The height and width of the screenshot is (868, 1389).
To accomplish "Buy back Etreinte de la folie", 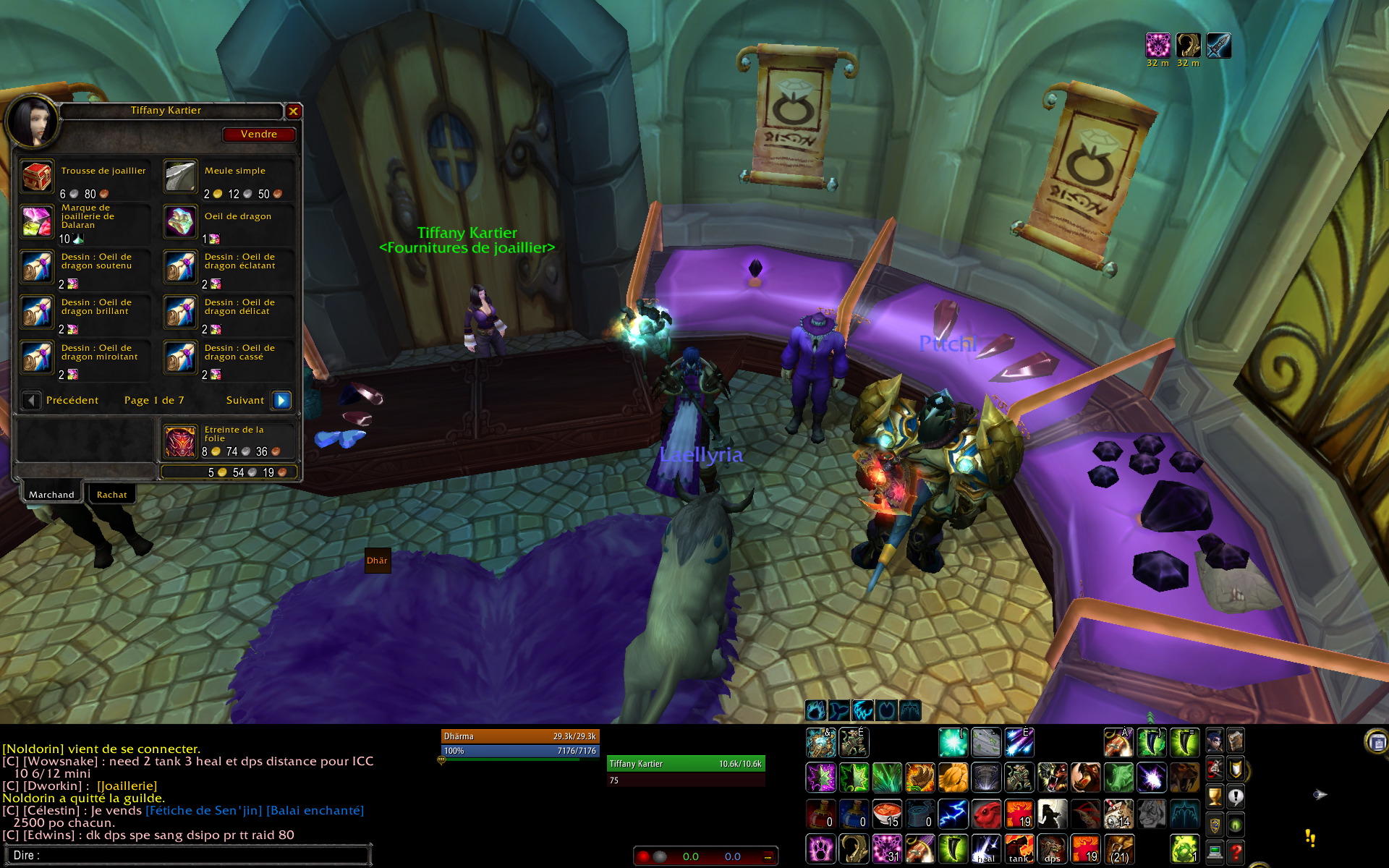I will coord(180,441).
